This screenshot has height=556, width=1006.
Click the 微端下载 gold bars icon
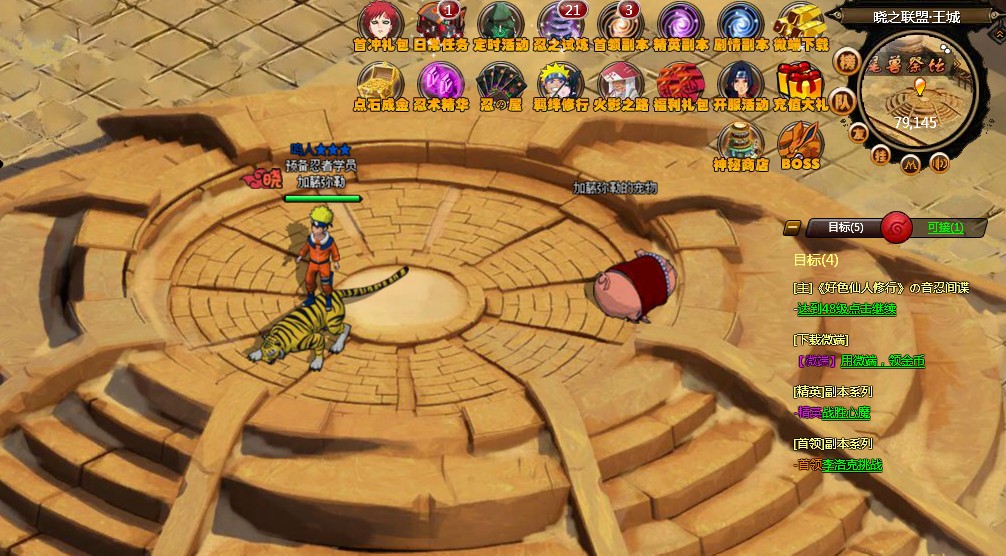pos(801,24)
